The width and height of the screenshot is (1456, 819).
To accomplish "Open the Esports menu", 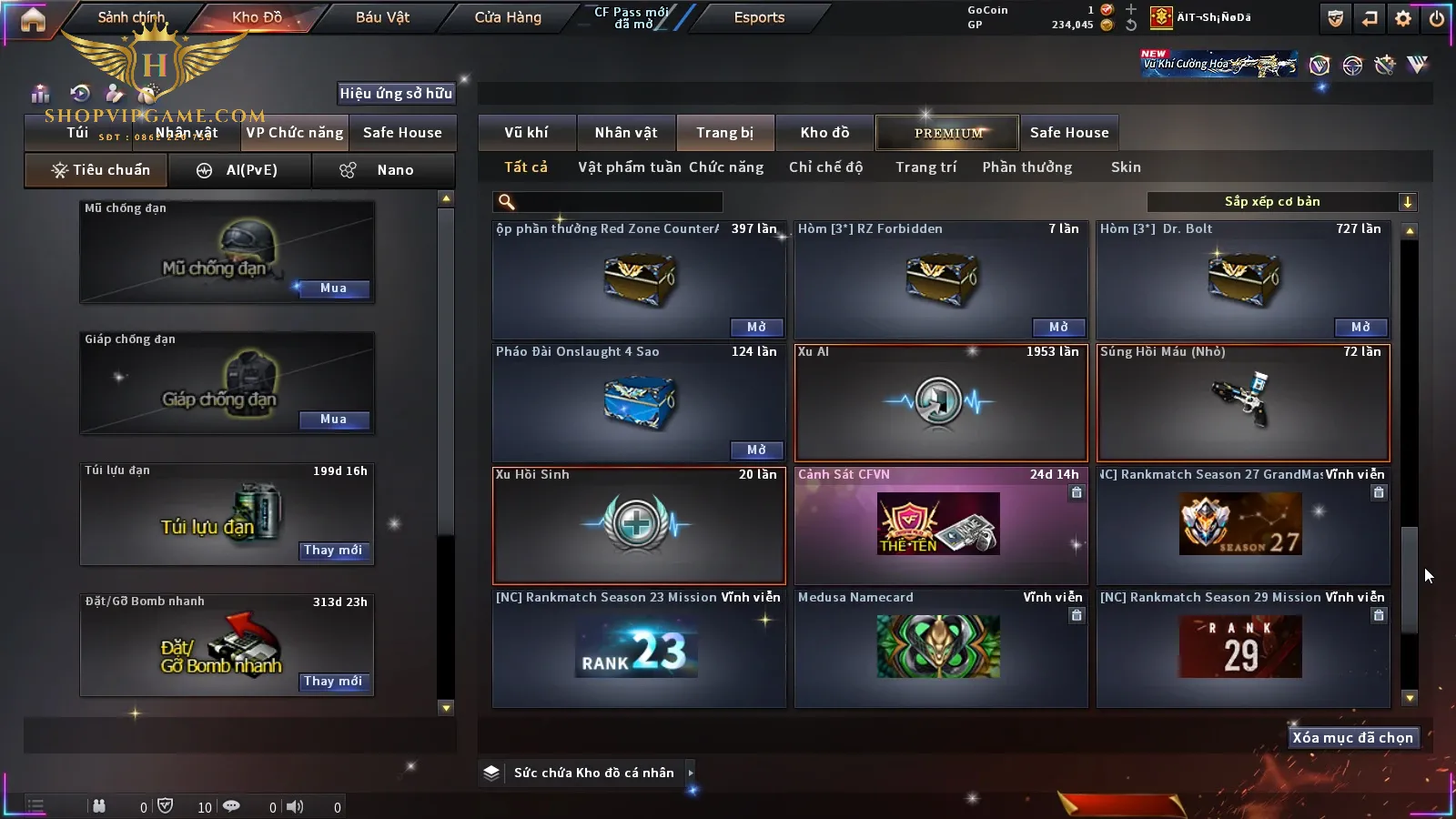I will [x=759, y=17].
